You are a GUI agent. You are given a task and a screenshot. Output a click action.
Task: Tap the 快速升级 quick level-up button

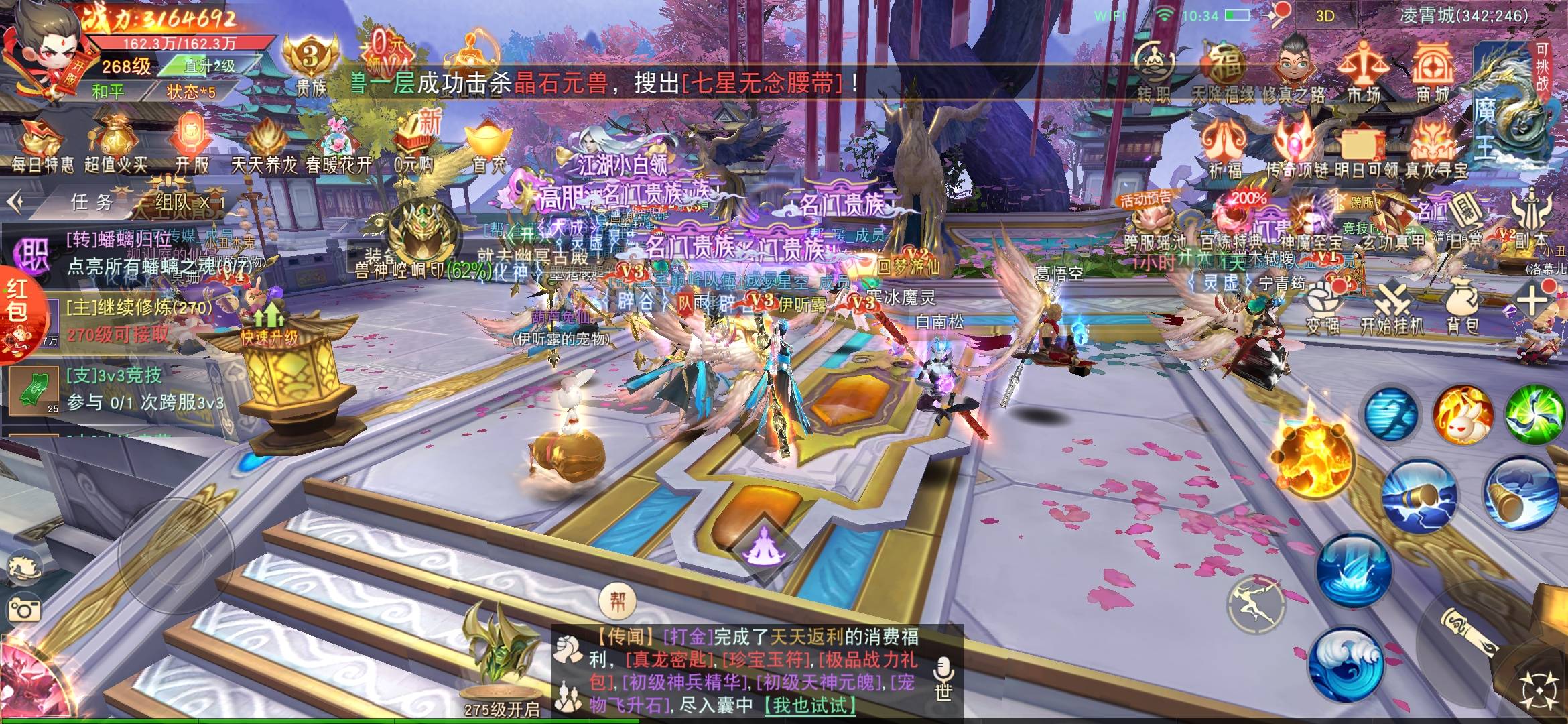coord(269,325)
